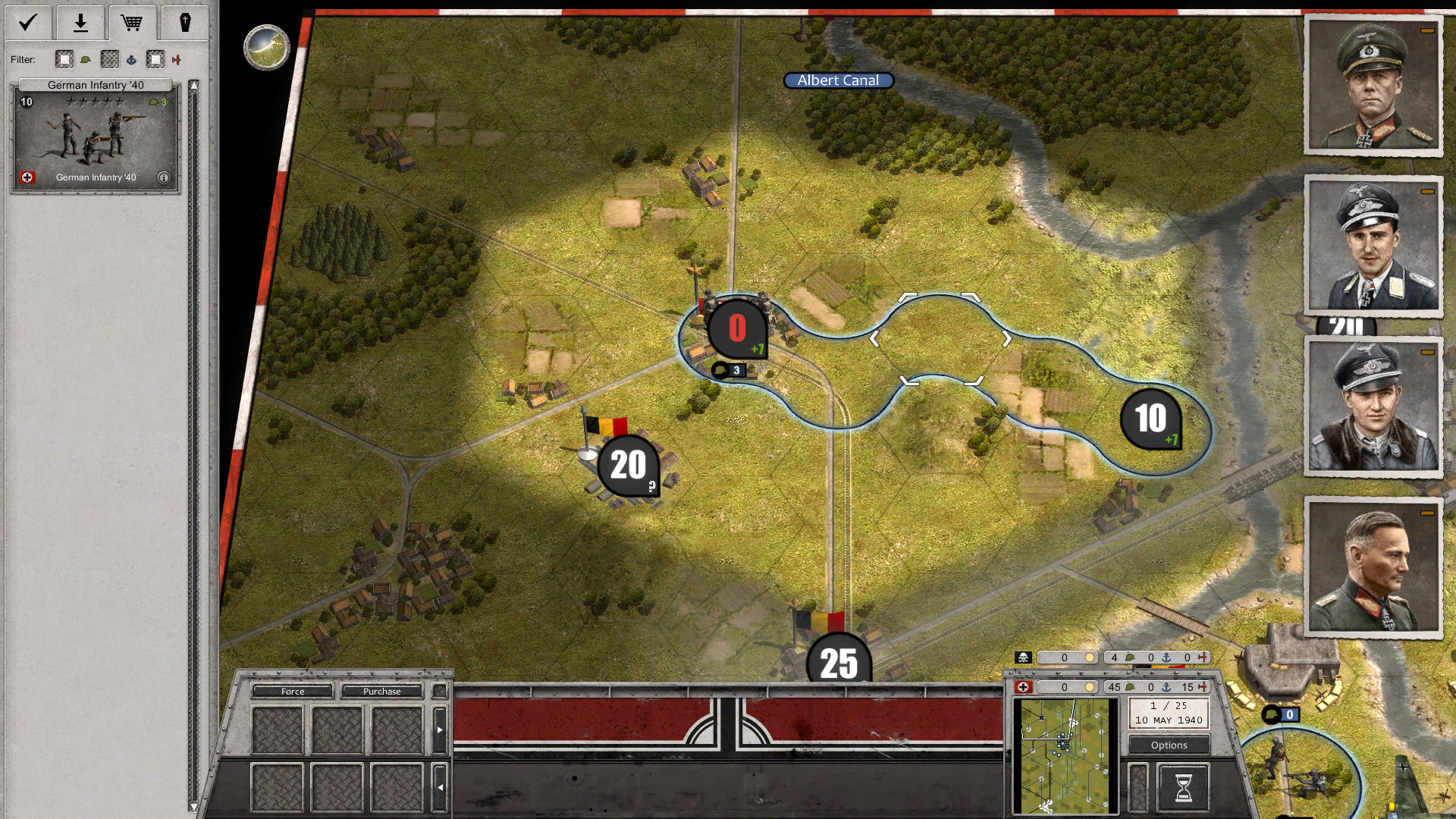Select the checkmark confirmation tab
This screenshot has width=1456, height=819.
point(27,22)
